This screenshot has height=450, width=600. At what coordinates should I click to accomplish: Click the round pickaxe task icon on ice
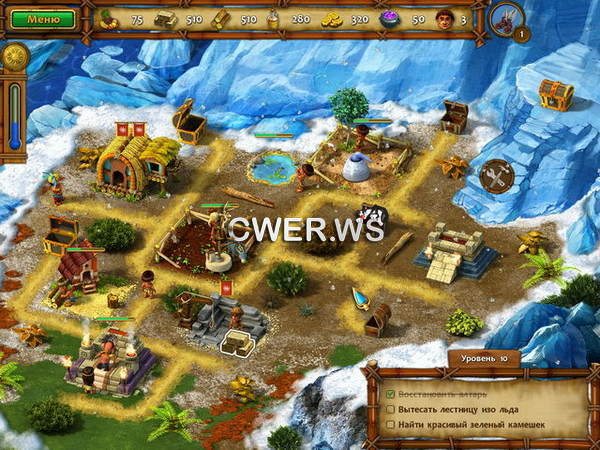[x=496, y=176]
